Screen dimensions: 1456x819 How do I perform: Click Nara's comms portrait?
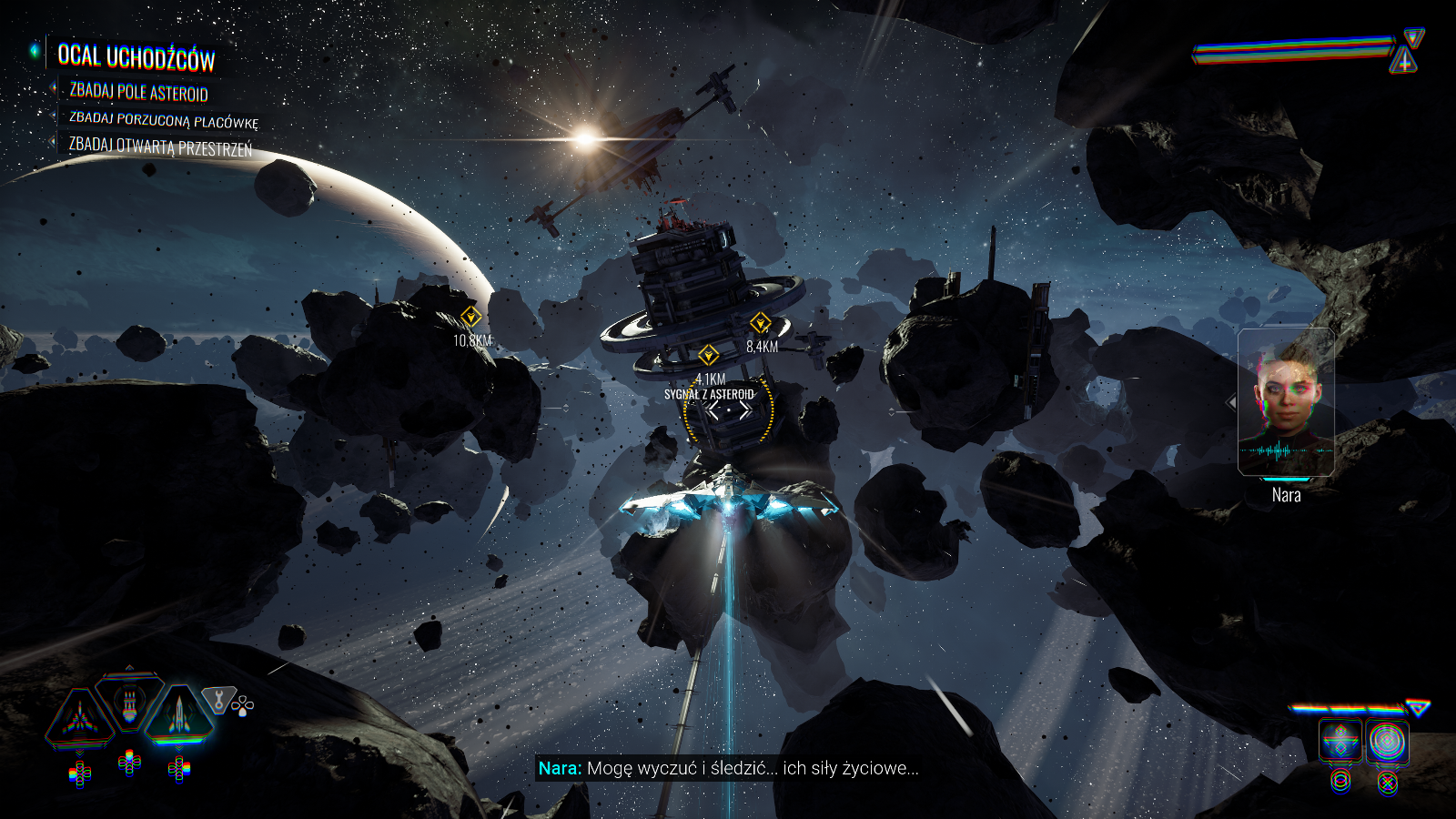tap(1286, 402)
